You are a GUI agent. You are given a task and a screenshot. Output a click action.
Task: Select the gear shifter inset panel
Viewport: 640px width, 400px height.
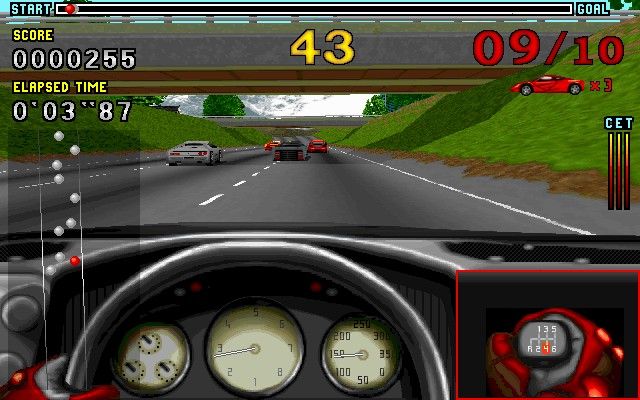tap(546, 334)
